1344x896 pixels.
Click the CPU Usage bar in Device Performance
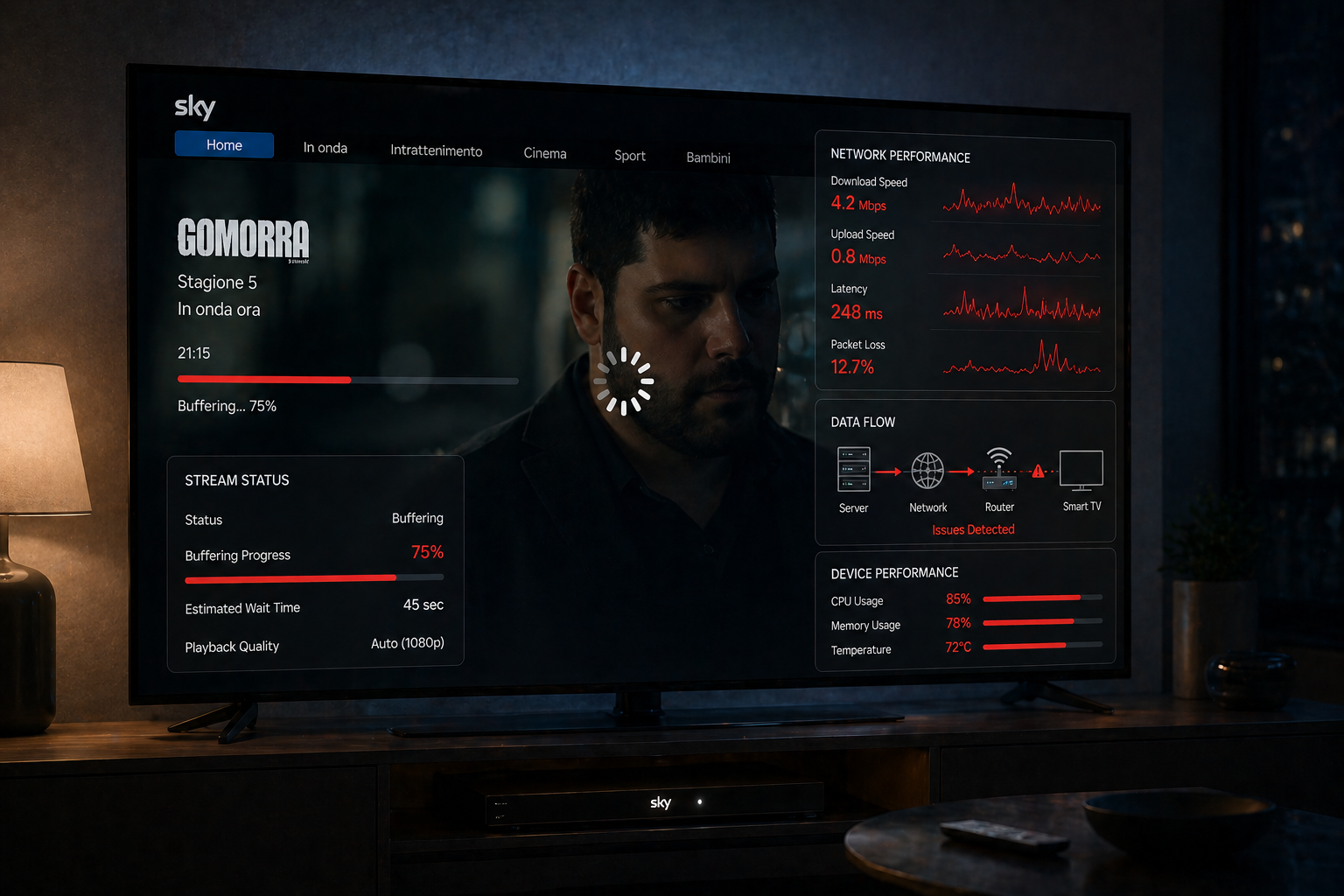pos(1042,598)
